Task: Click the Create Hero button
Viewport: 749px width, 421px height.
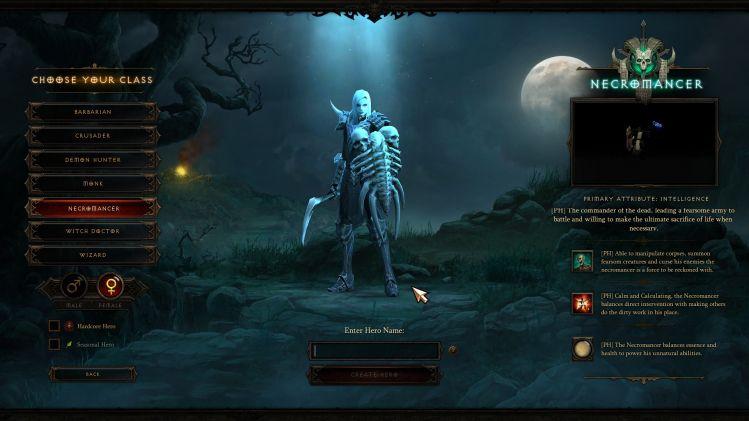Action: [x=374, y=374]
